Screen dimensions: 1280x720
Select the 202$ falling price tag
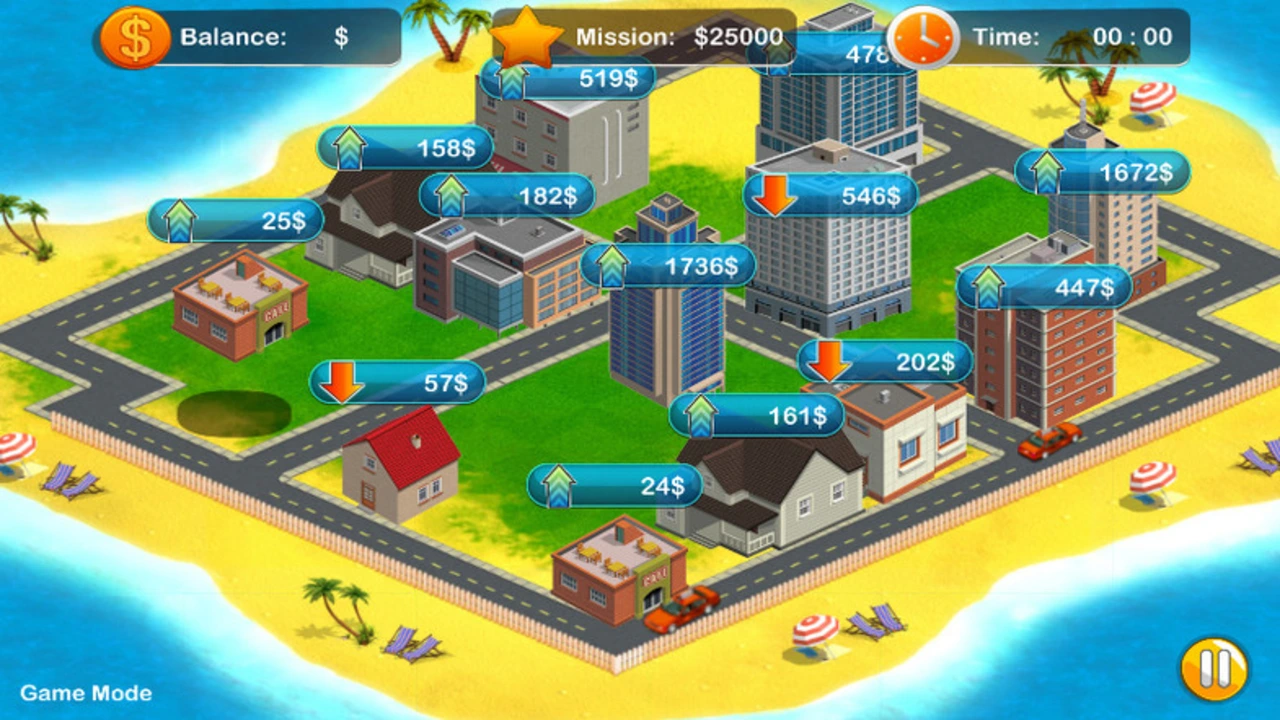click(885, 362)
